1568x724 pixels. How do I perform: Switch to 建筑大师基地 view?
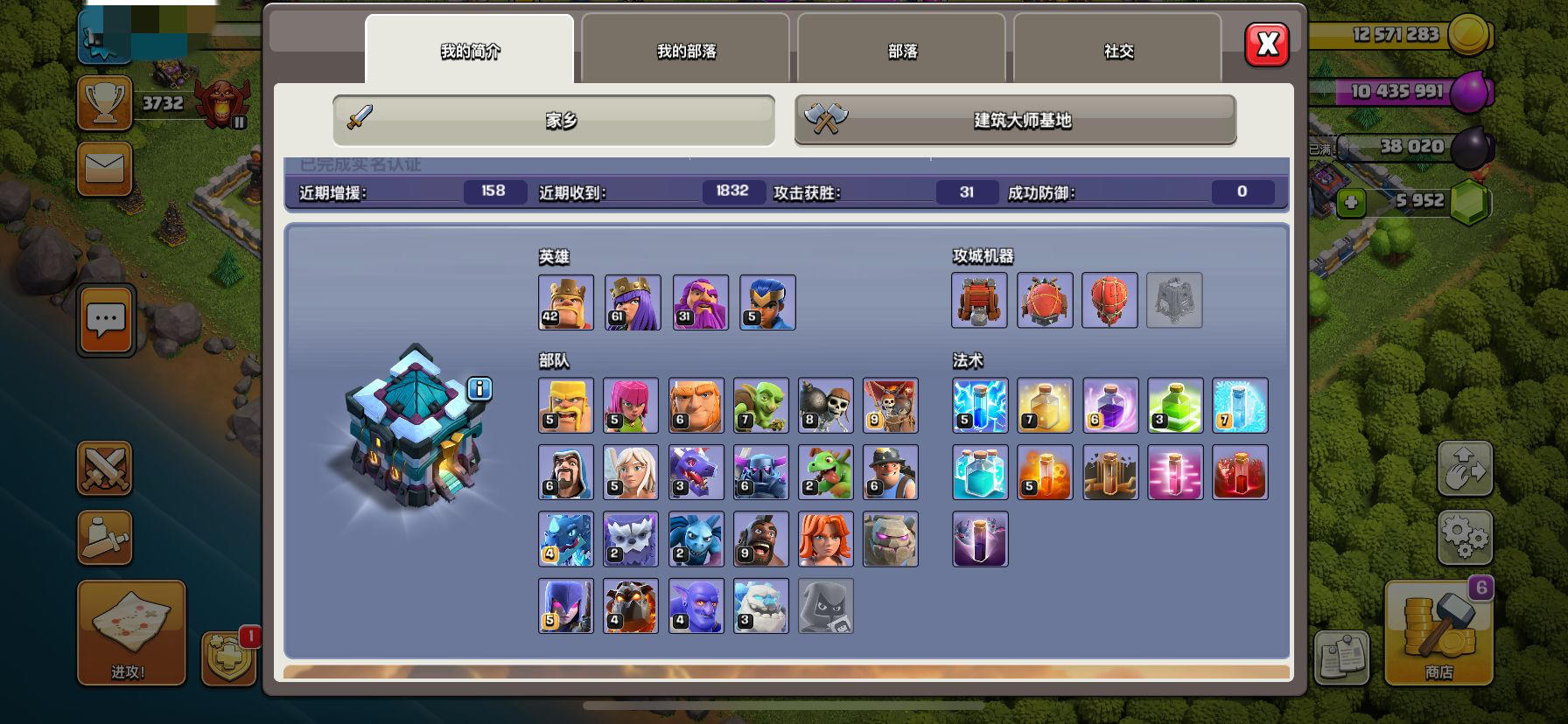pyautogui.click(x=1015, y=122)
